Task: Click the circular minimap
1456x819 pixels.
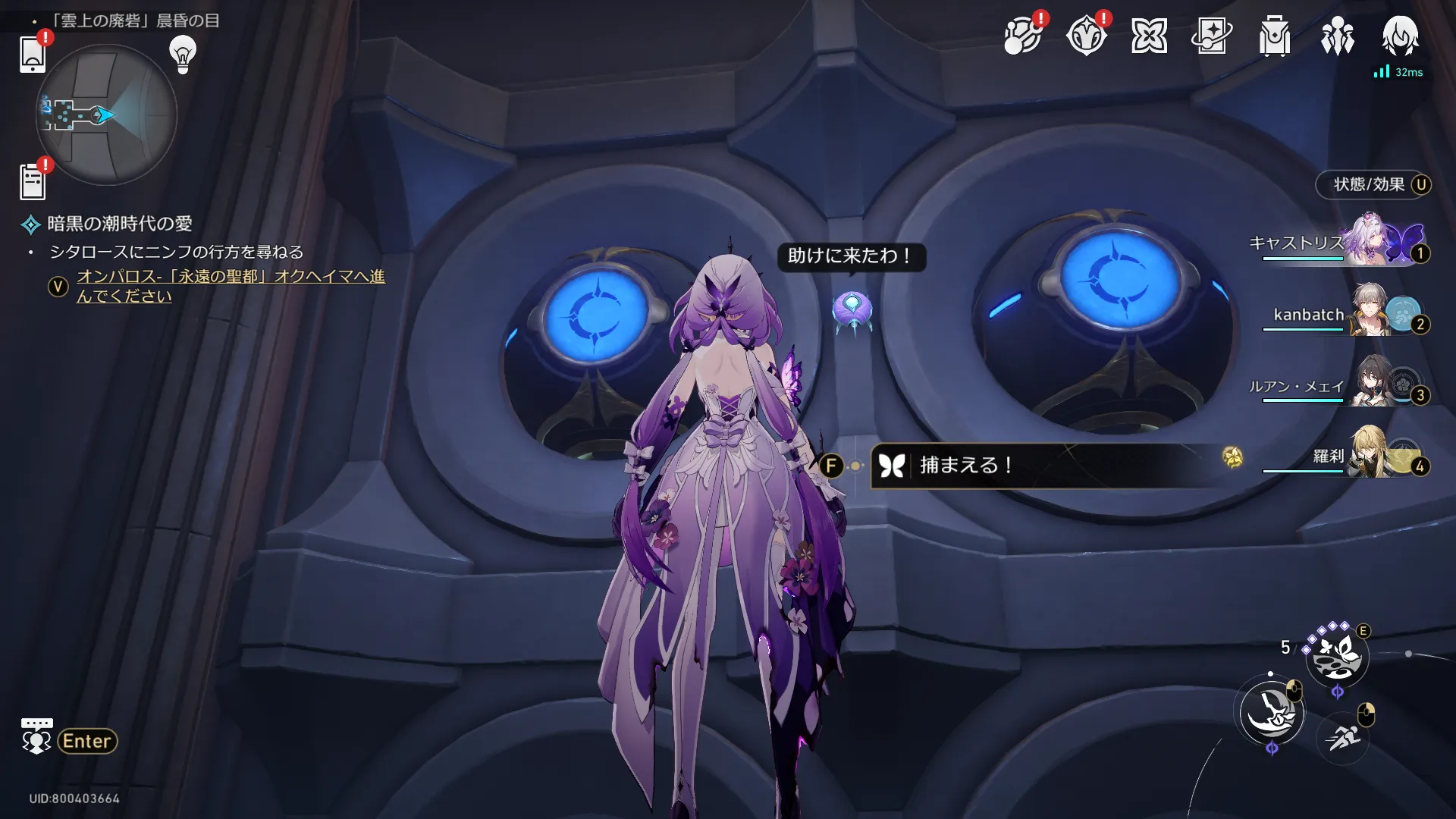Action: (x=106, y=115)
